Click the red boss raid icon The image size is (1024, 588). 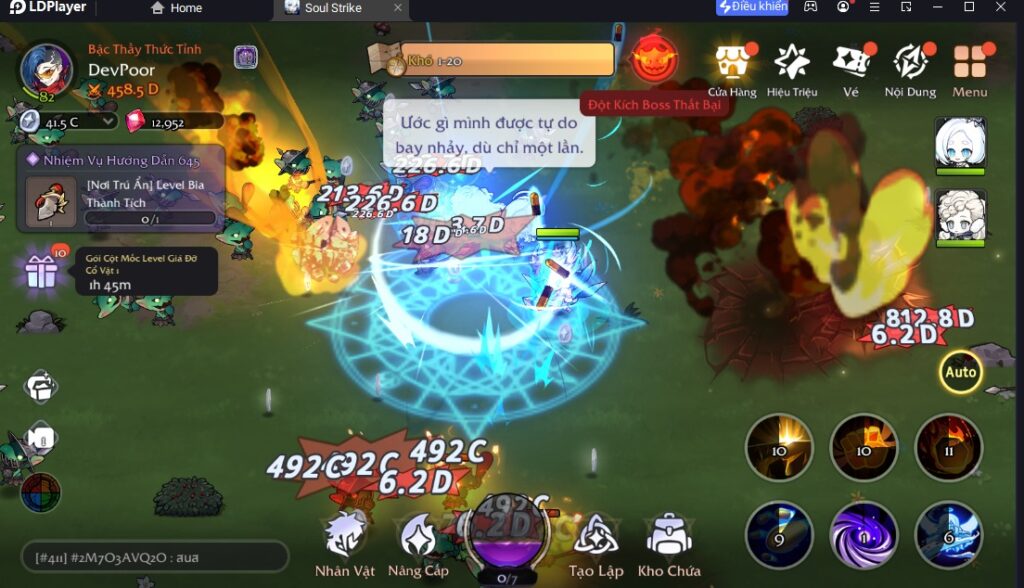coord(655,59)
